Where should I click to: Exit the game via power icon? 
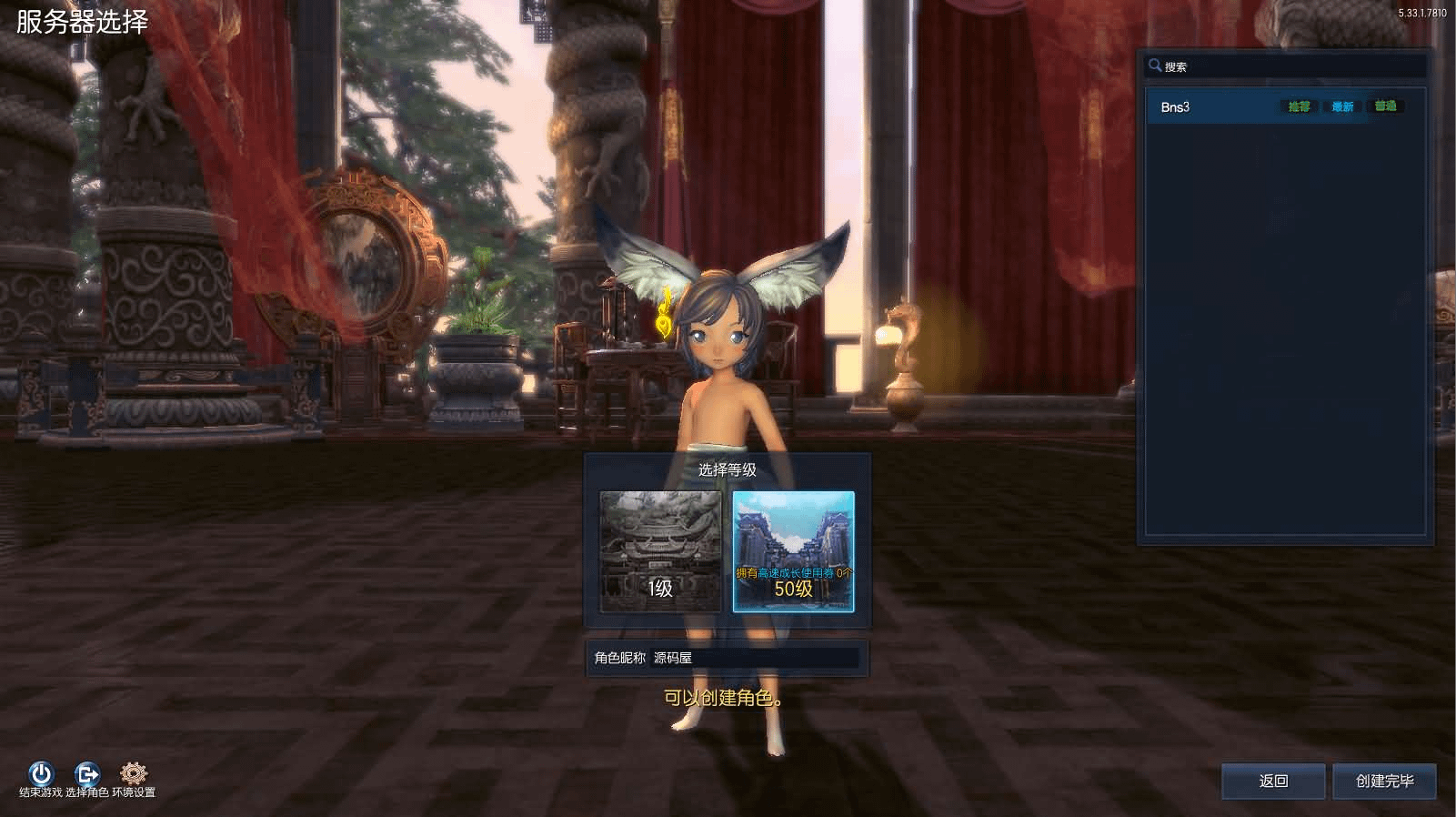coord(41,774)
